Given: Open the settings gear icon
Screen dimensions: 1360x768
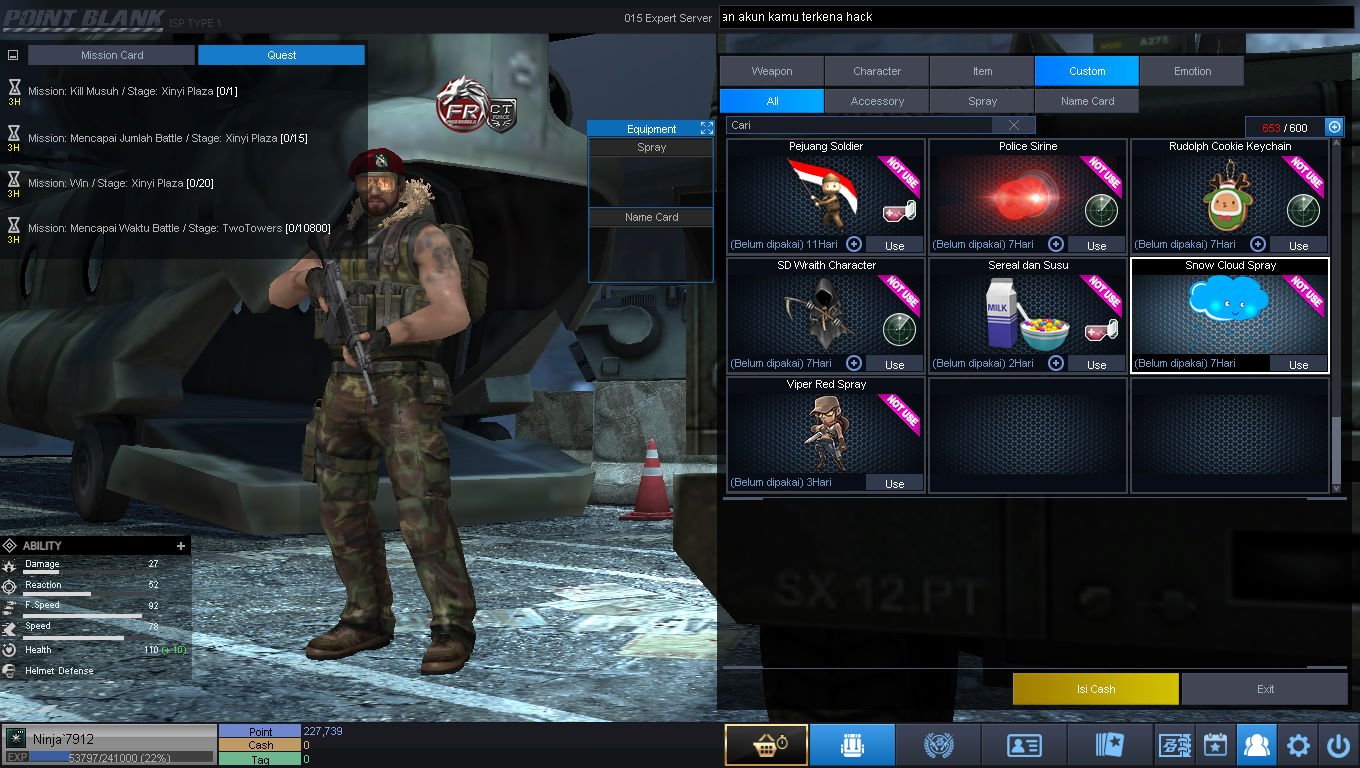Looking at the screenshot, I should 1298,745.
